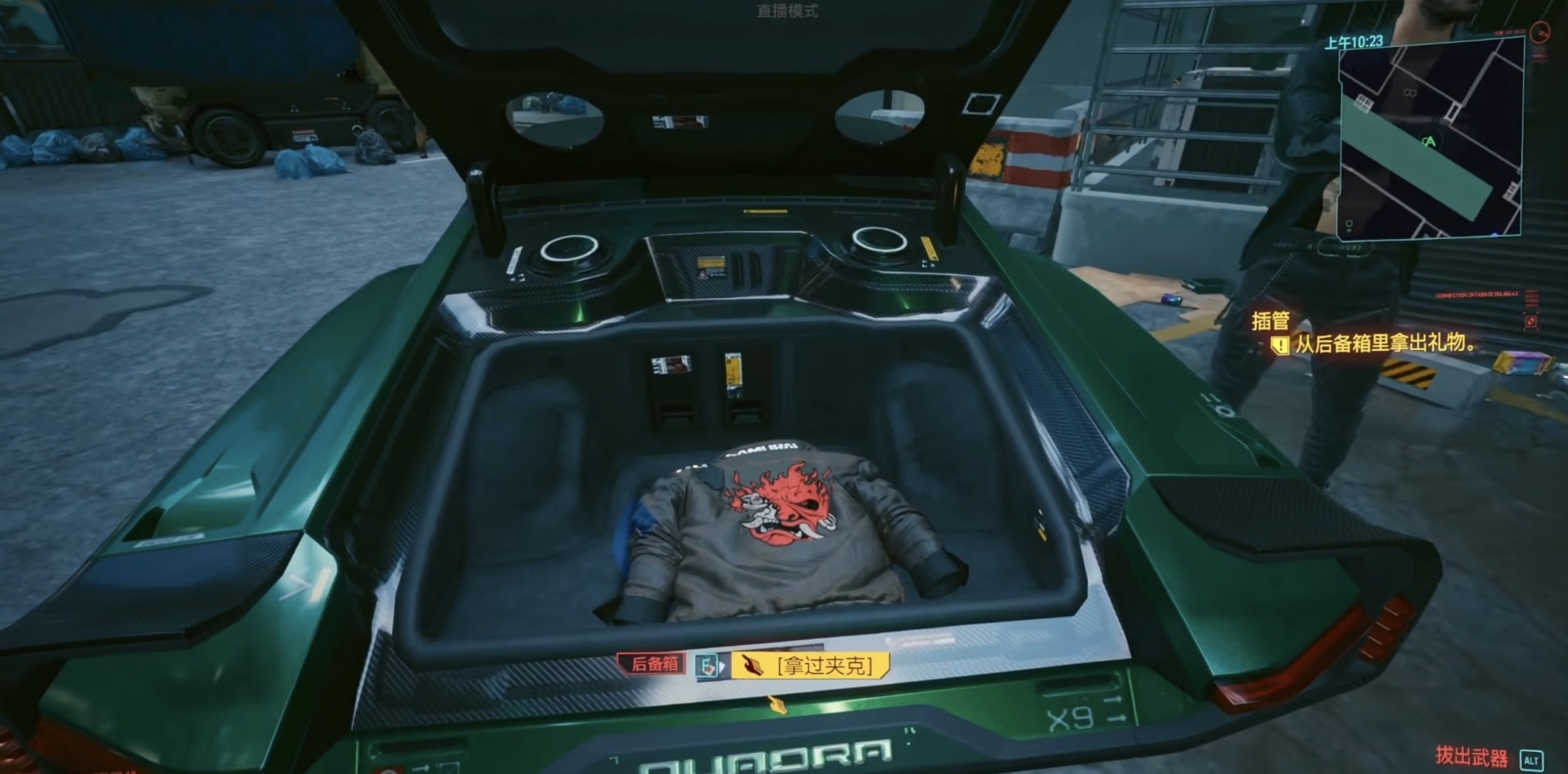Click the 插管 quest title
1568x774 pixels.
(1270, 320)
